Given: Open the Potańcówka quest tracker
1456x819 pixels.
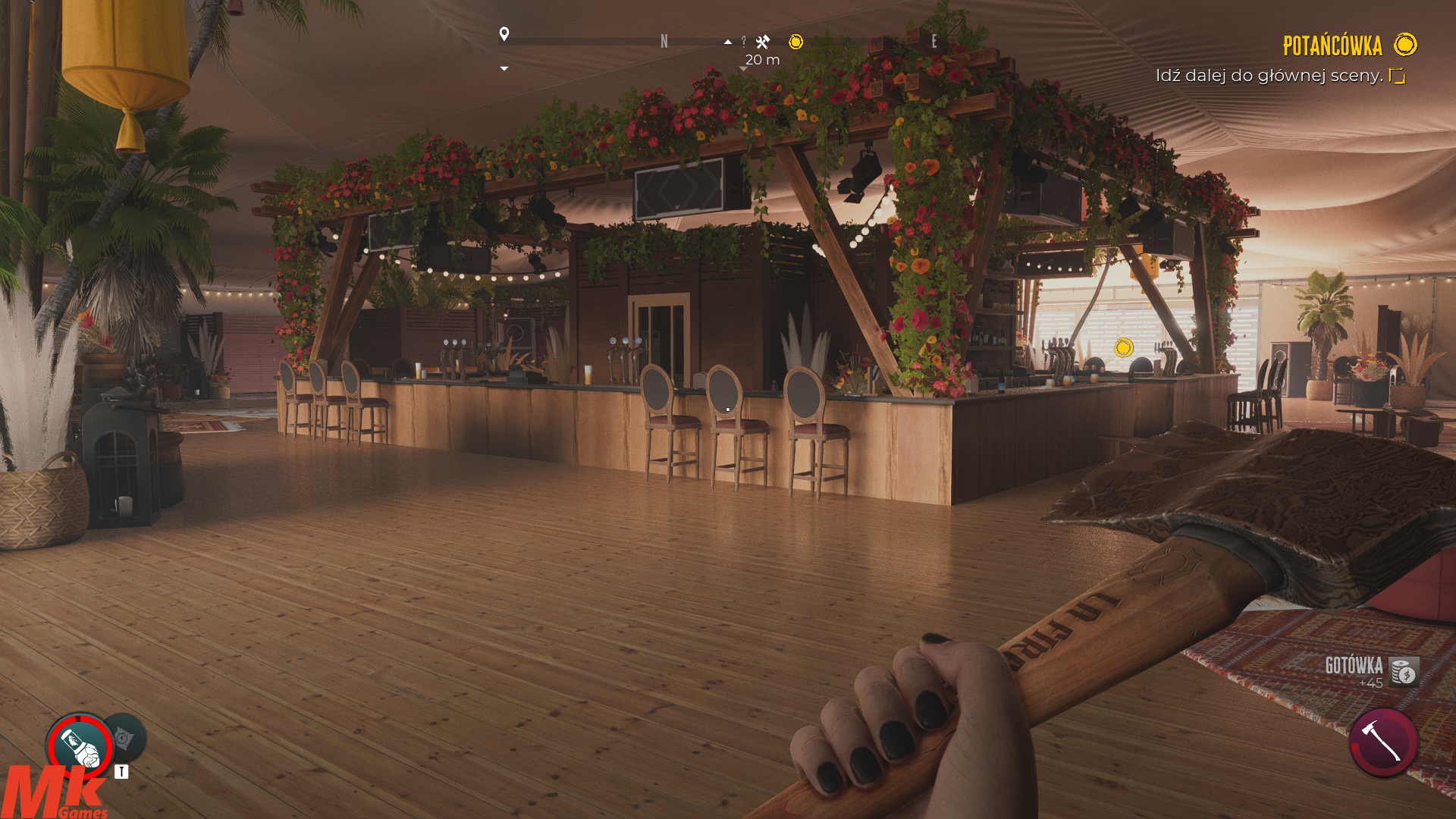Looking at the screenshot, I should coord(1332,45).
